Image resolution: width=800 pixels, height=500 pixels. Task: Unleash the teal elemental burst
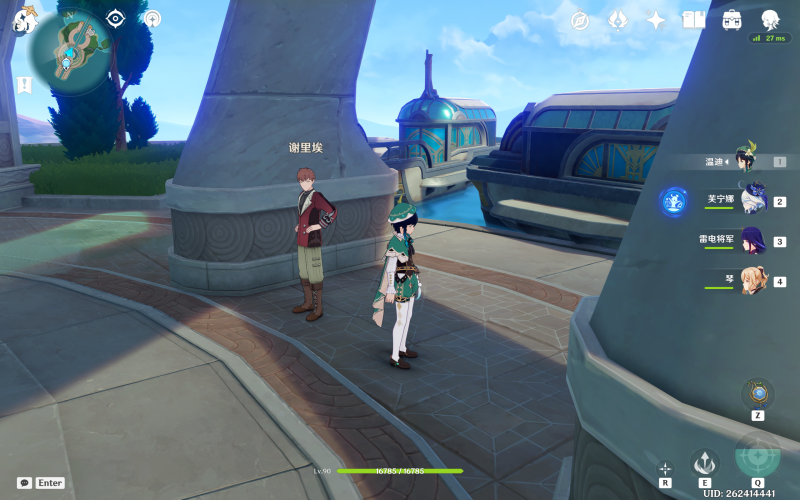757,455
